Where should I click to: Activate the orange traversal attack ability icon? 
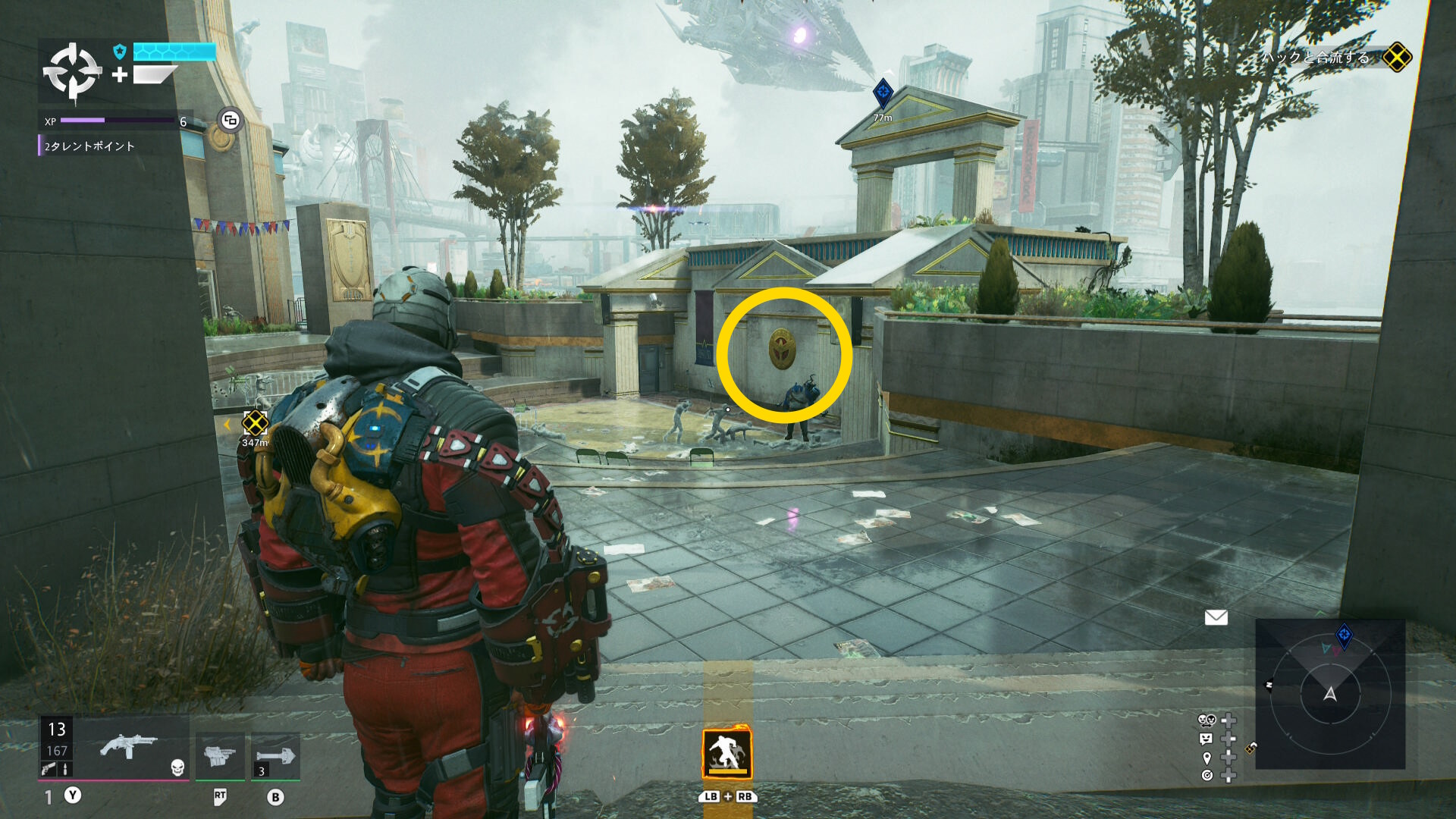point(726,753)
